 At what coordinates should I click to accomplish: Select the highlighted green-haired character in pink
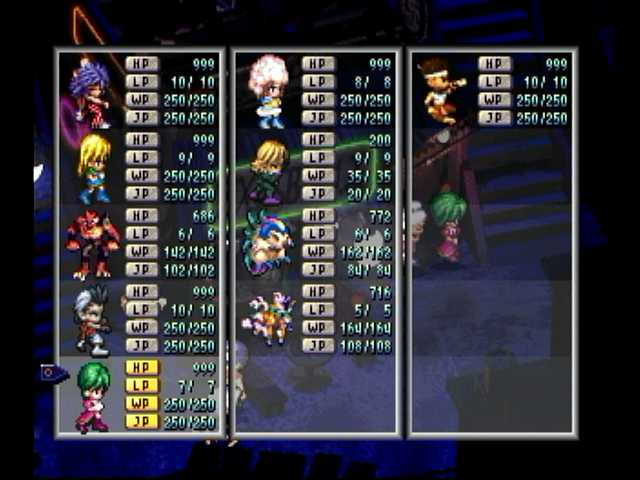pos(93,396)
